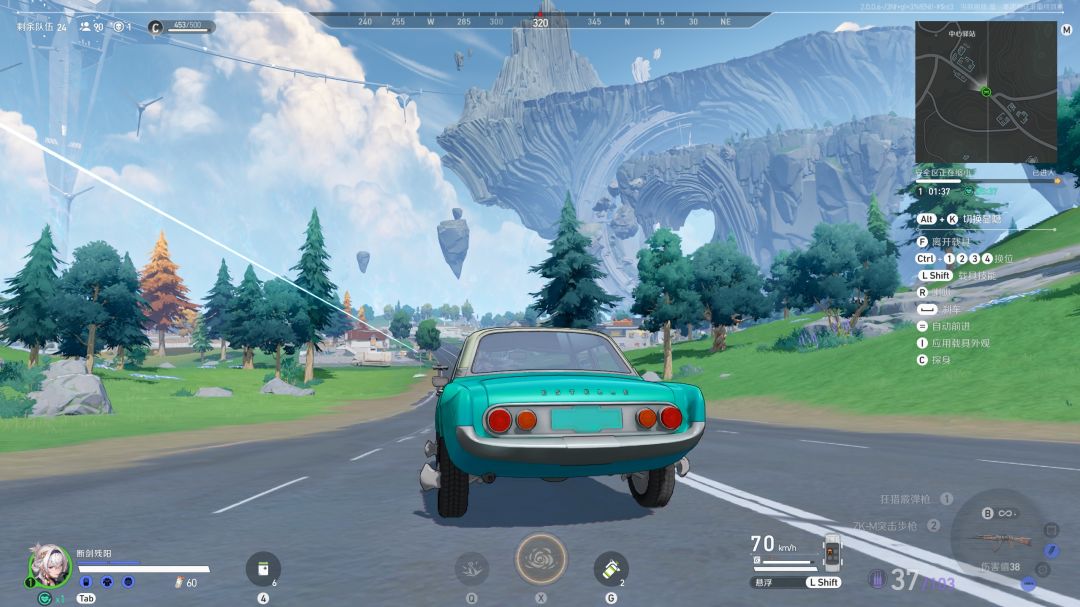Viewport: 1080px width, 607px height.
Task: Activate the central swirl ultimate ability
Action: tap(540, 559)
